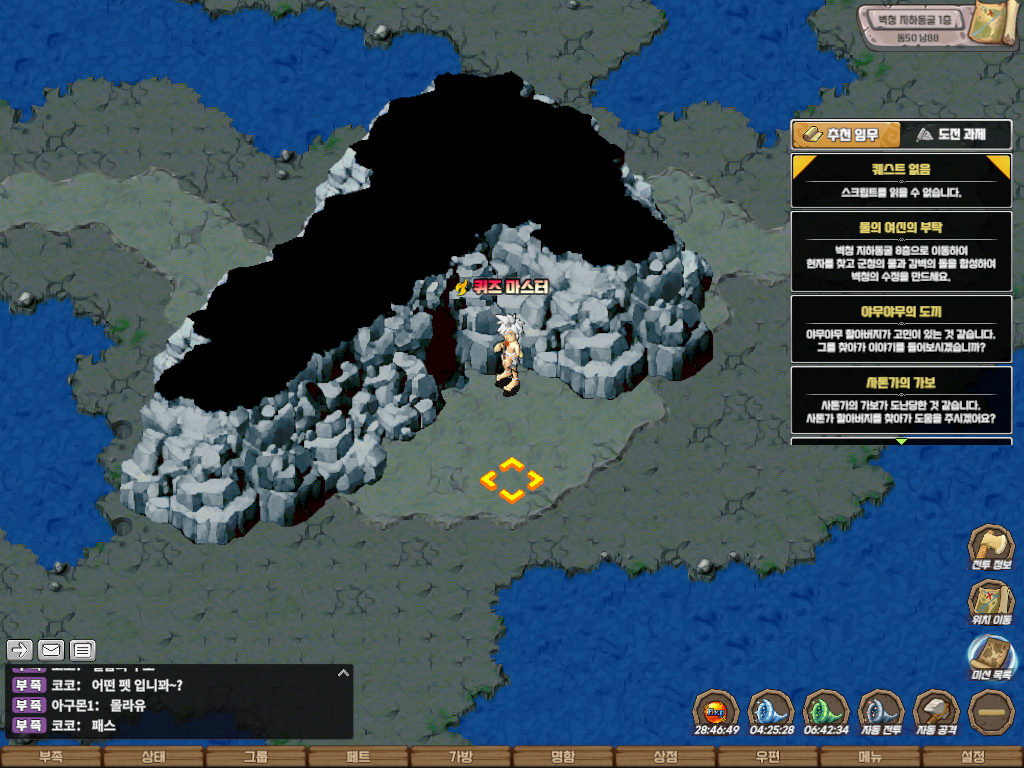Click the envelope icon above the chat
This screenshot has width=1024, height=768.
[x=51, y=650]
